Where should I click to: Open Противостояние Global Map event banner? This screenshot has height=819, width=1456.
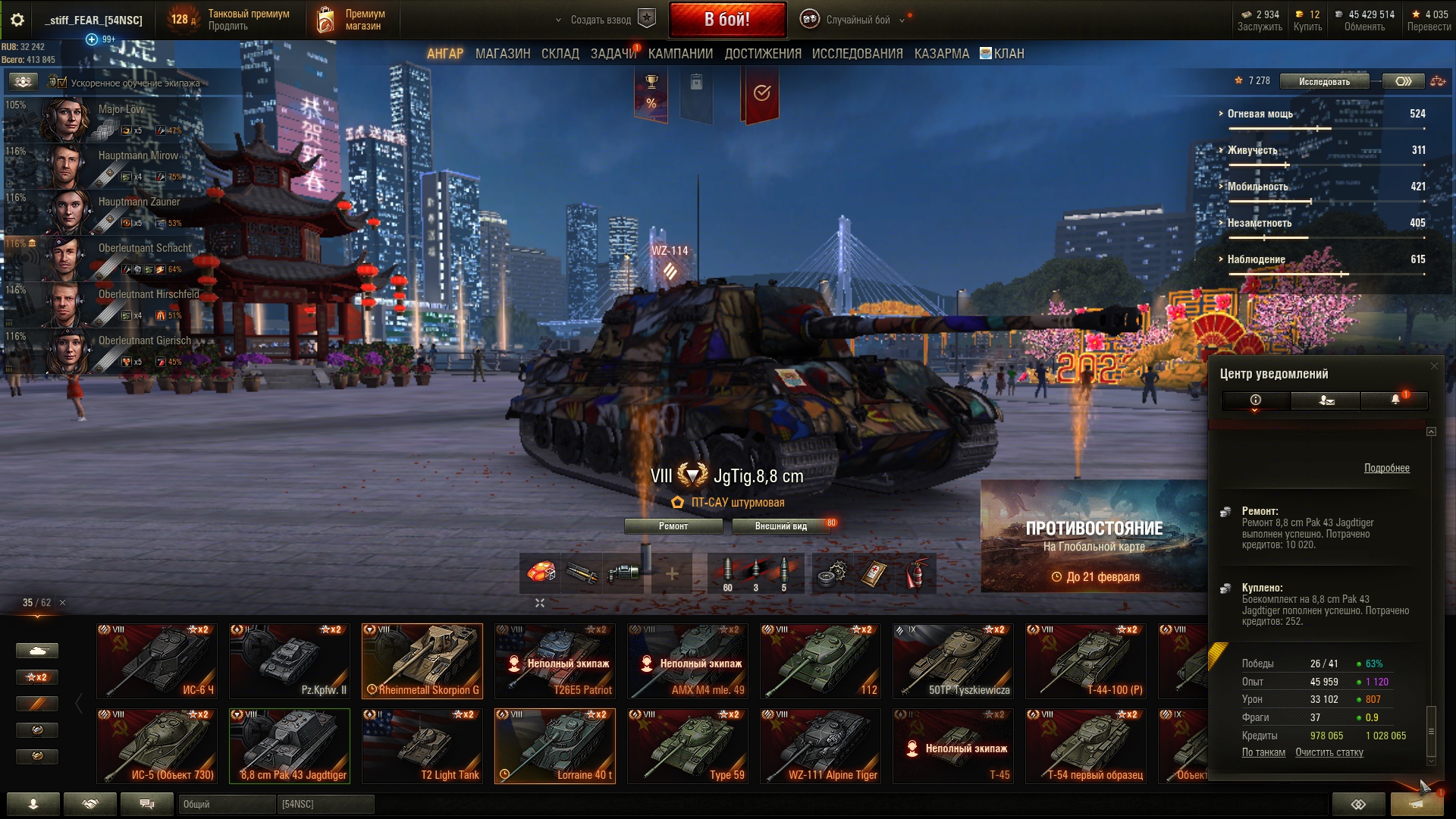coord(1094,536)
